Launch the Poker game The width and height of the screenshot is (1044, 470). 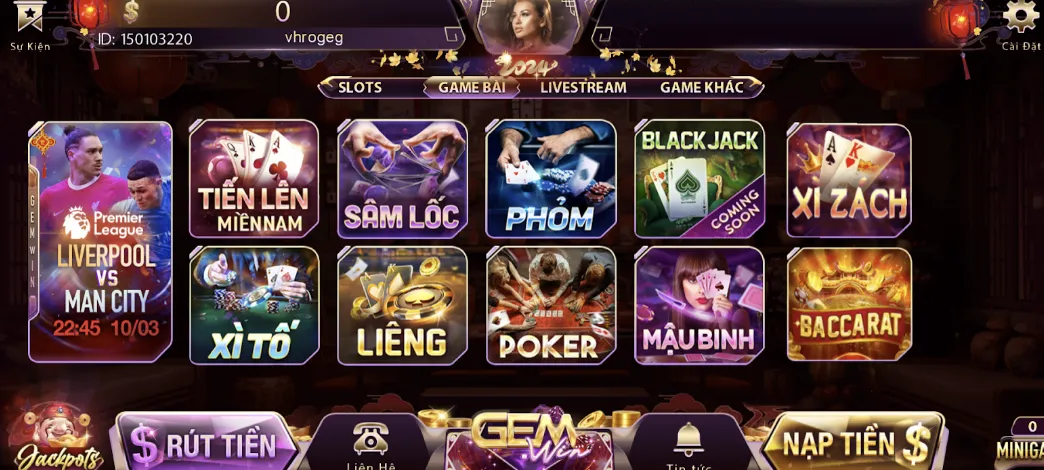tap(550, 305)
